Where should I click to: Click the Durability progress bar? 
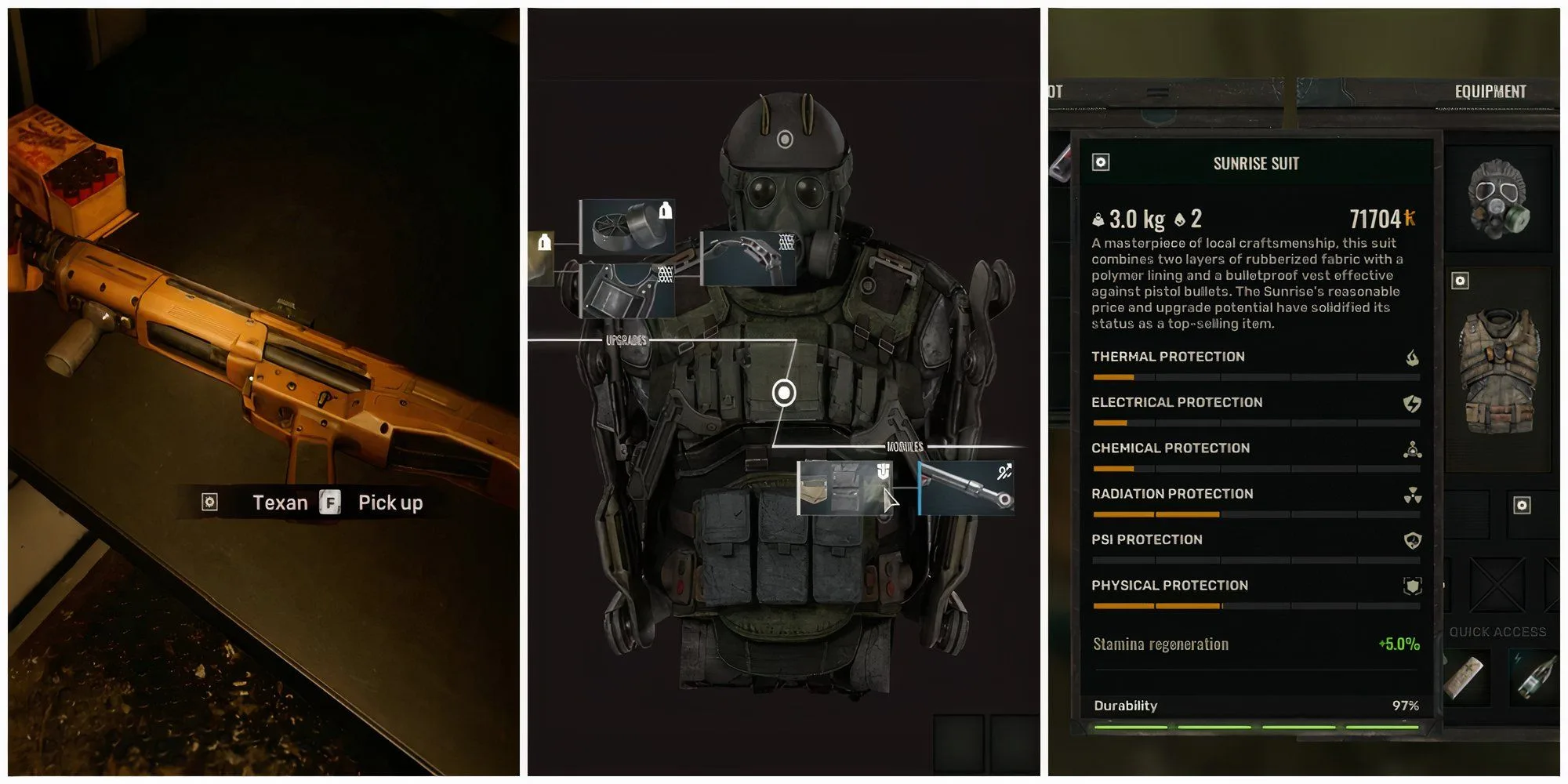[1254, 728]
